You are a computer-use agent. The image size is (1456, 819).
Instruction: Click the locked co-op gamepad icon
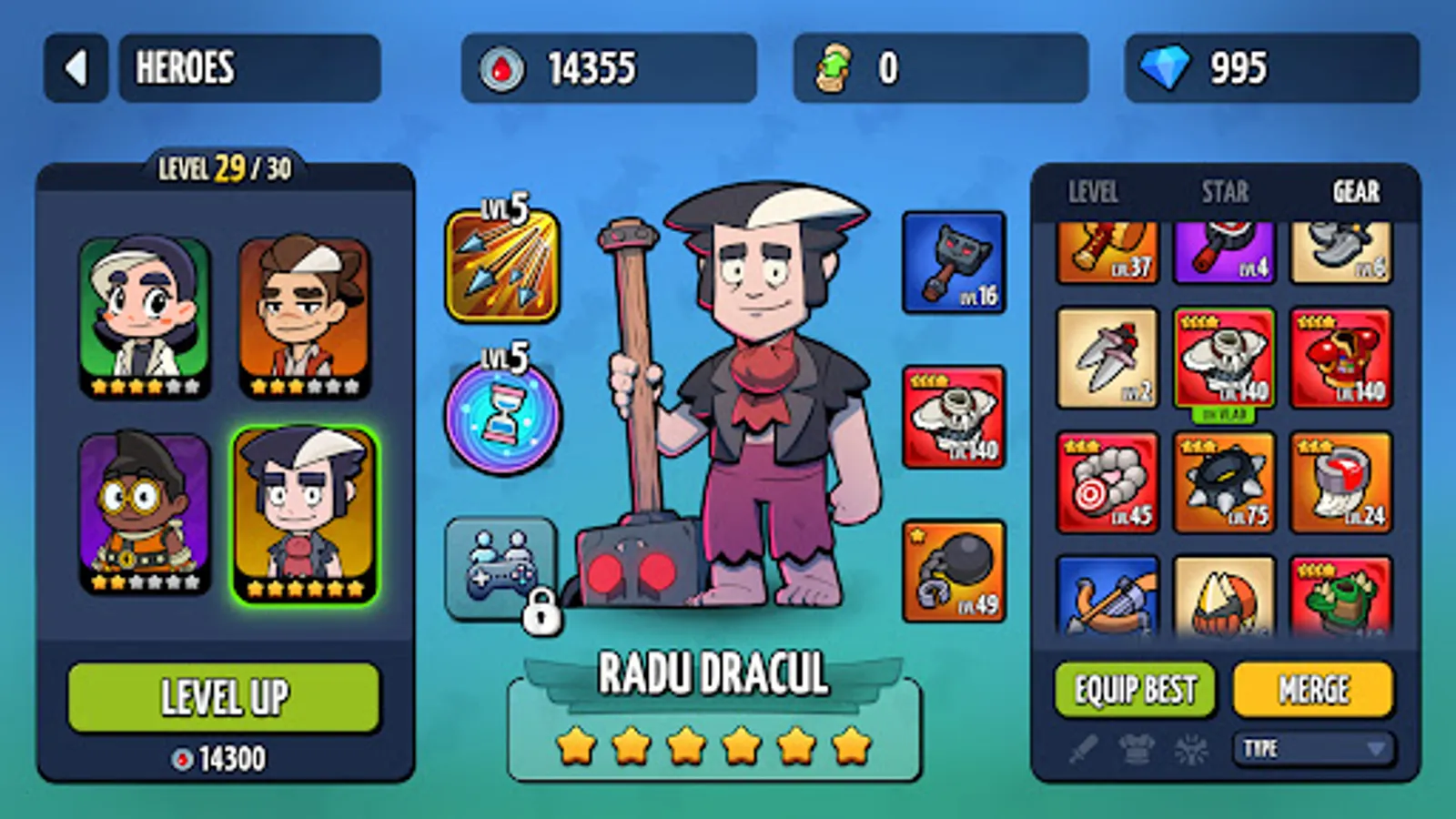click(x=501, y=568)
